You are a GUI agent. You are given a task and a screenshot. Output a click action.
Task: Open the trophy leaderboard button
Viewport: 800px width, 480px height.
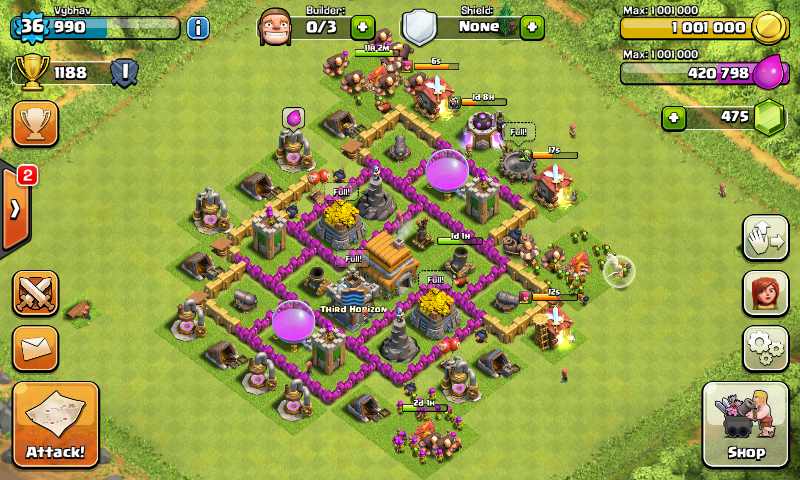35,123
